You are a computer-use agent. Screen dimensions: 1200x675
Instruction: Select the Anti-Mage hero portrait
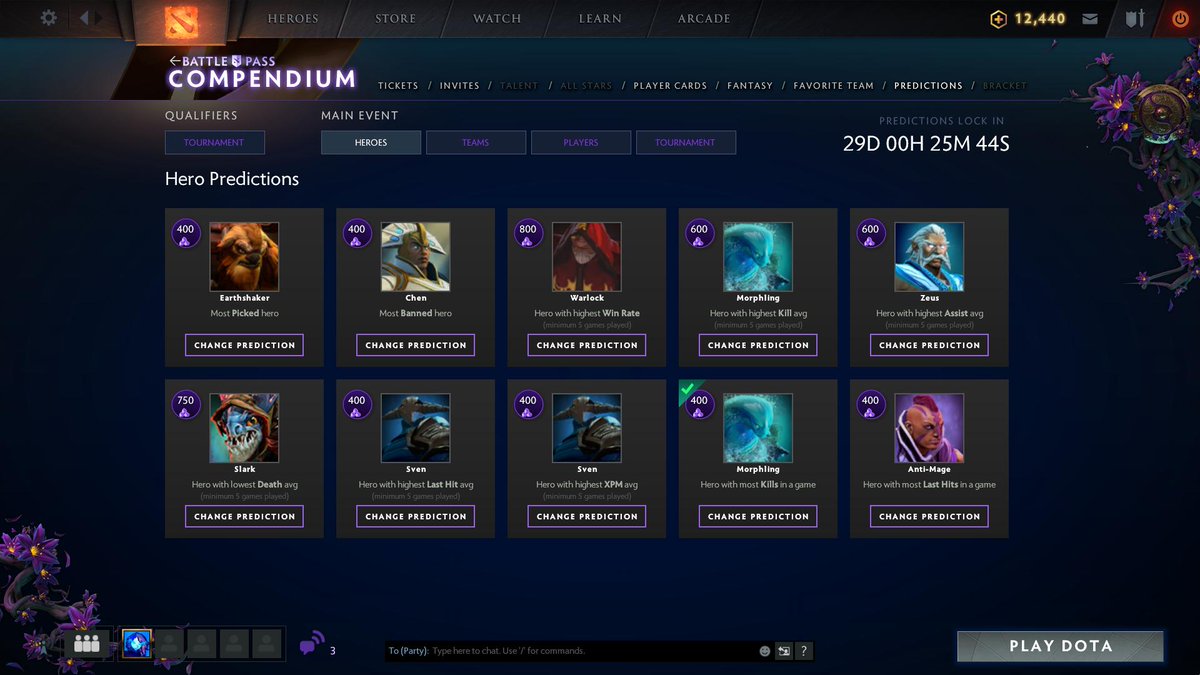(929, 427)
